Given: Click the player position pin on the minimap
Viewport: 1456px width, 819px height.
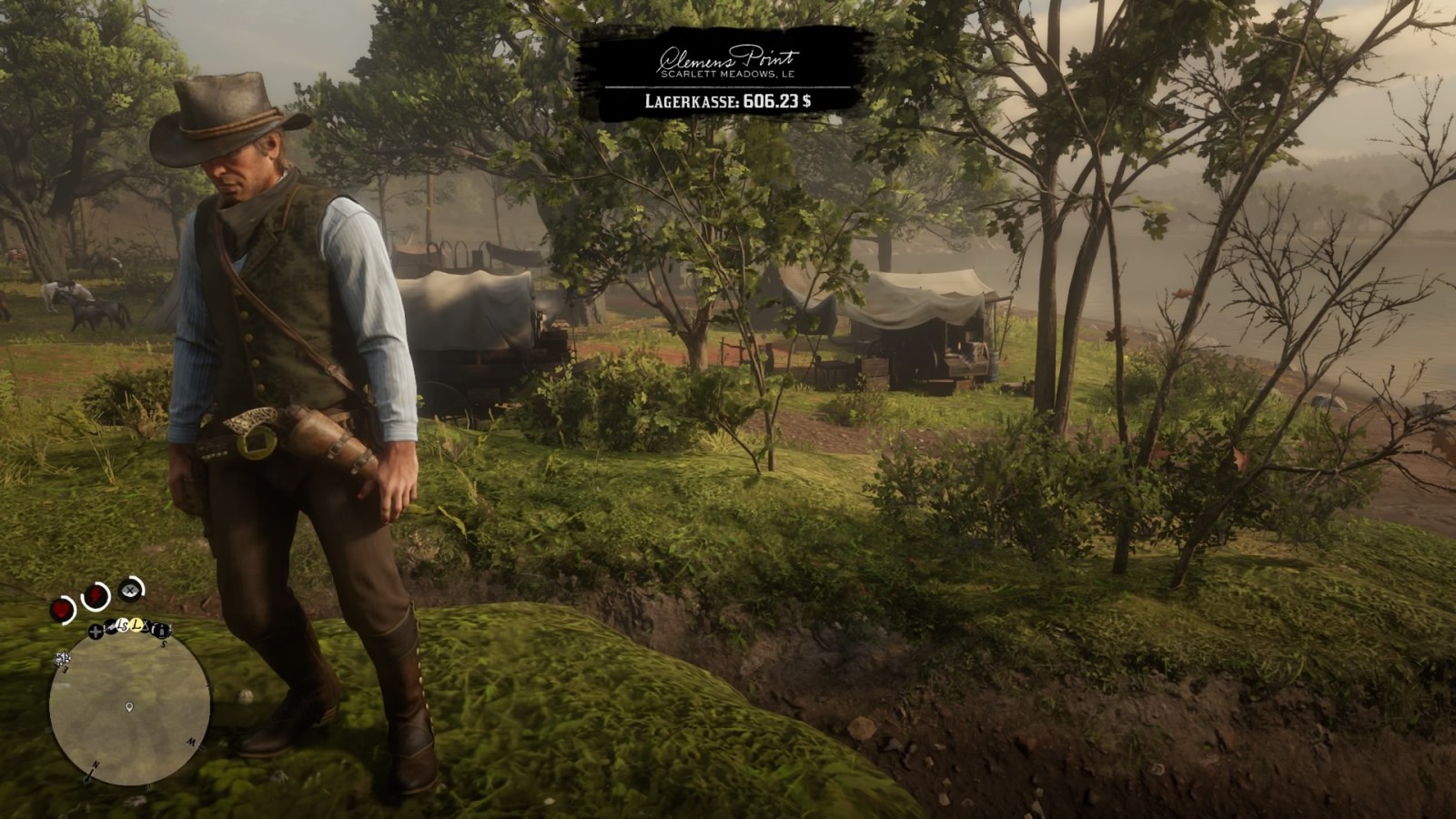Looking at the screenshot, I should [x=130, y=706].
